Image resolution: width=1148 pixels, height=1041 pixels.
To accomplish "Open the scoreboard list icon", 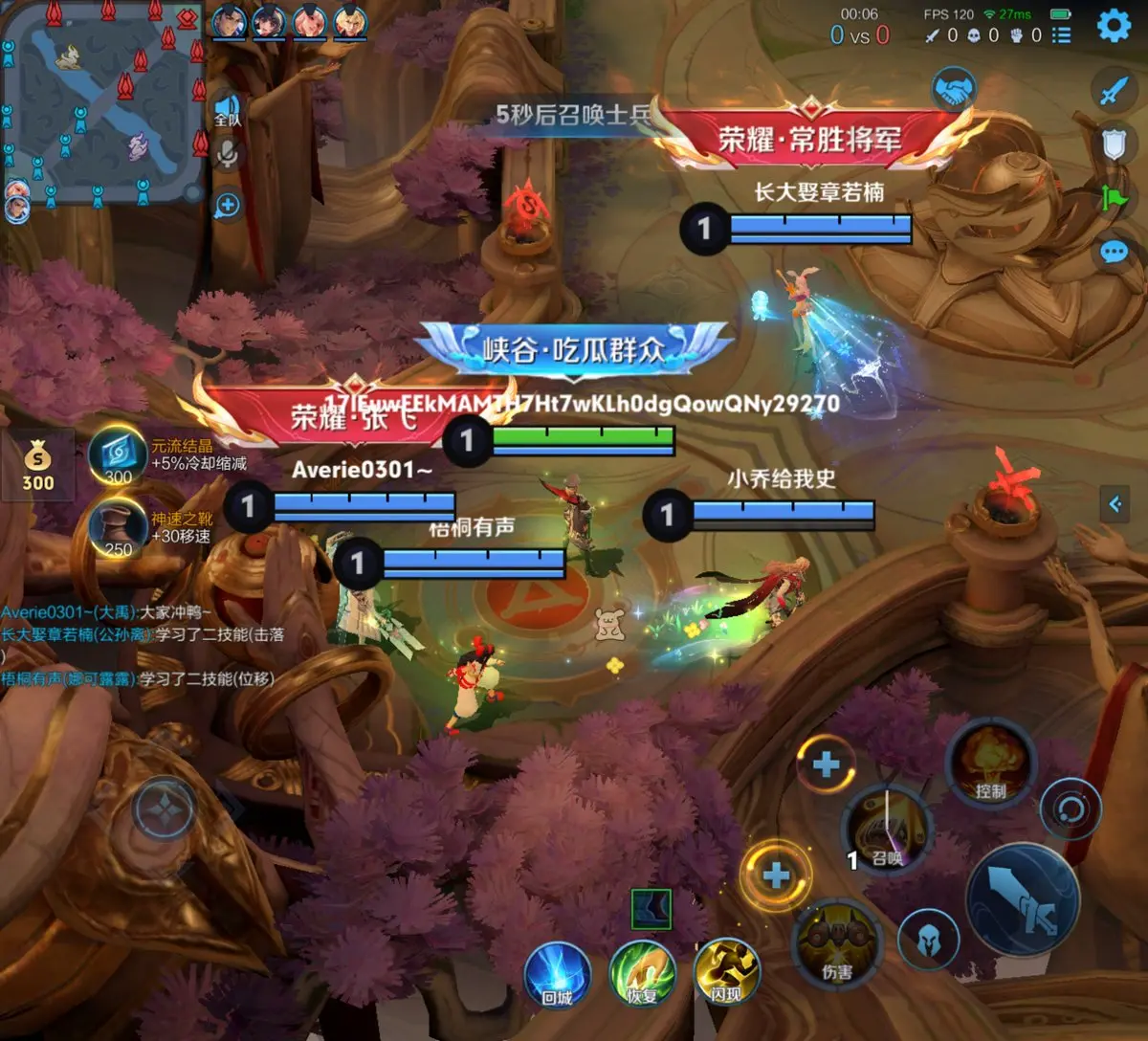I will tap(1061, 35).
